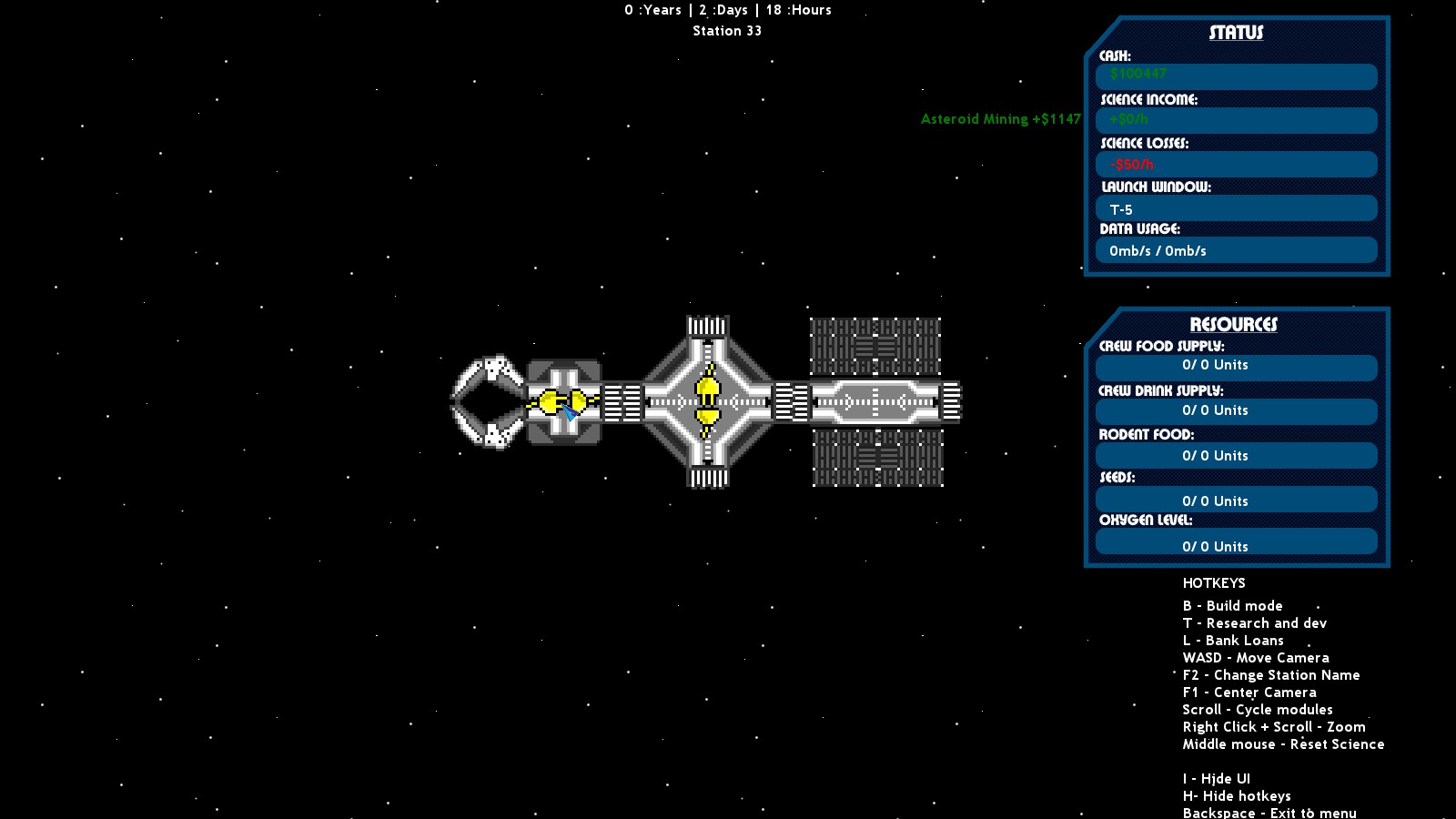This screenshot has height=819, width=1456.
Task: Click the B - Build mode hotkey entry
Action: point(1232,605)
